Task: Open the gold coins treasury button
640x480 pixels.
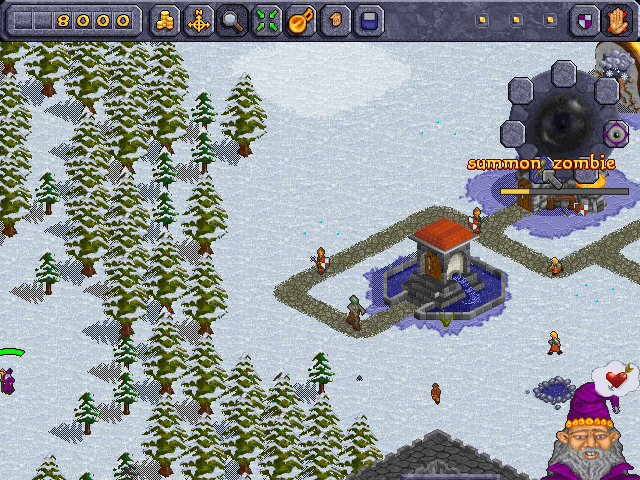Action: click(x=164, y=20)
